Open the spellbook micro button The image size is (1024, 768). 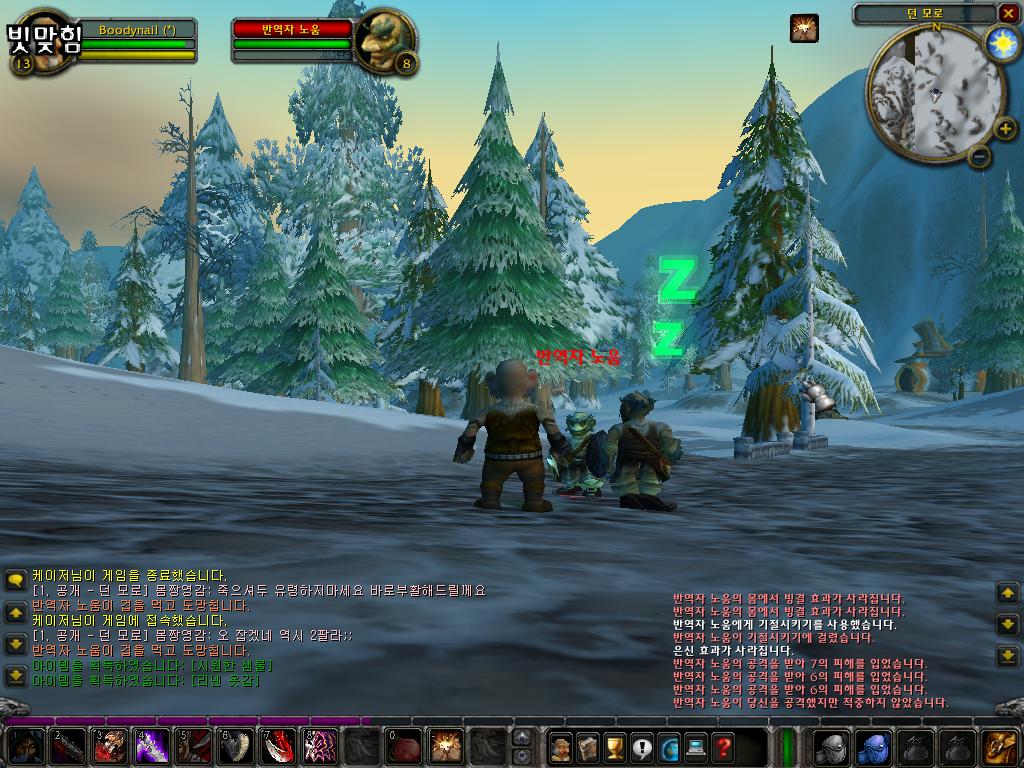[x=588, y=747]
